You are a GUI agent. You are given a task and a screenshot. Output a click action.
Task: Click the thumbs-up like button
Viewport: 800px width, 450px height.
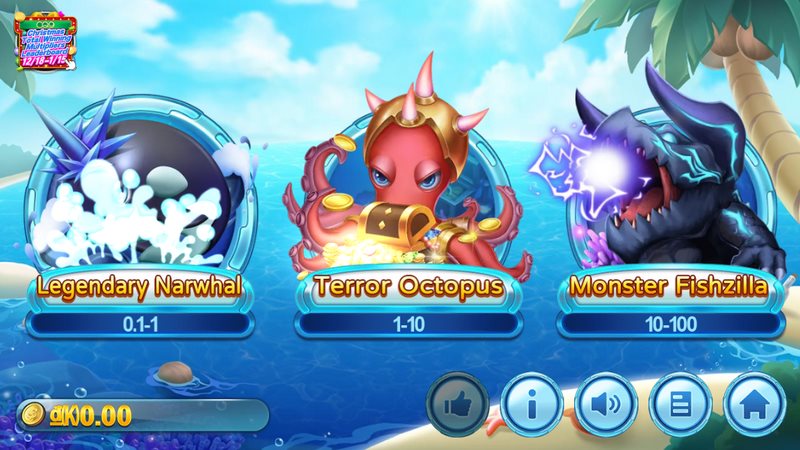point(457,406)
